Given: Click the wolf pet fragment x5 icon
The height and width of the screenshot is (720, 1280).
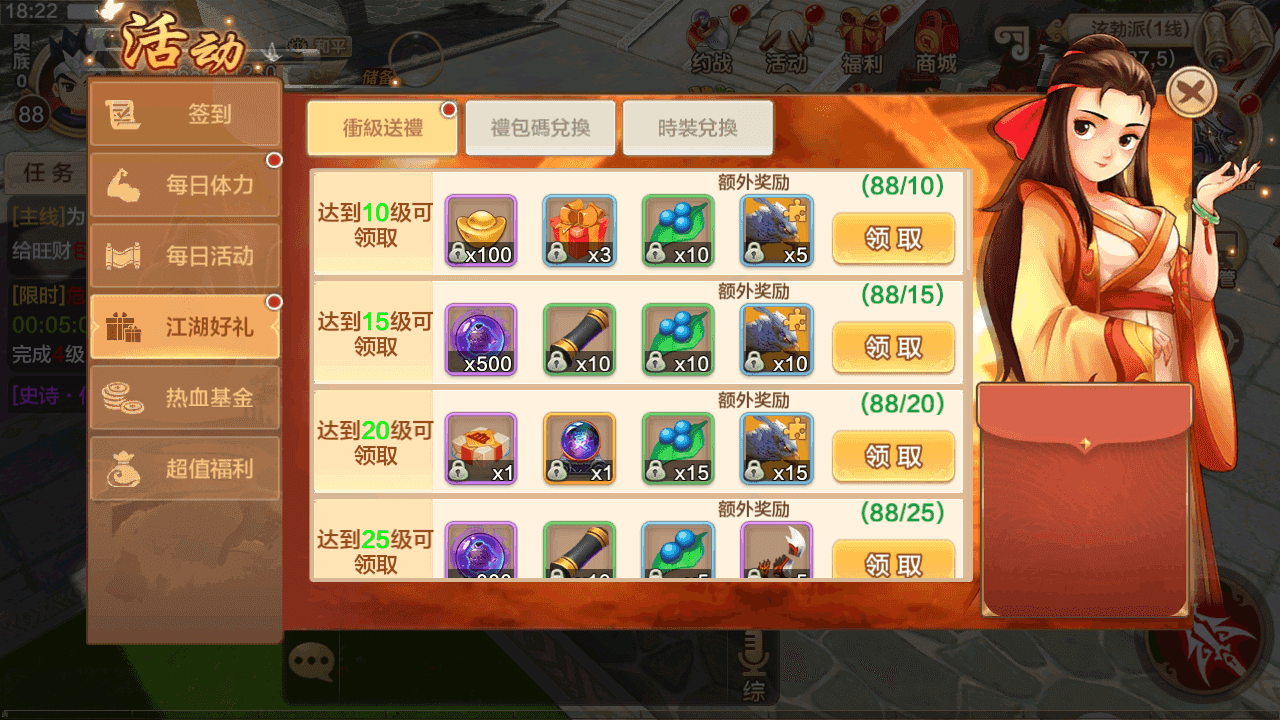Looking at the screenshot, I should 776,230.
